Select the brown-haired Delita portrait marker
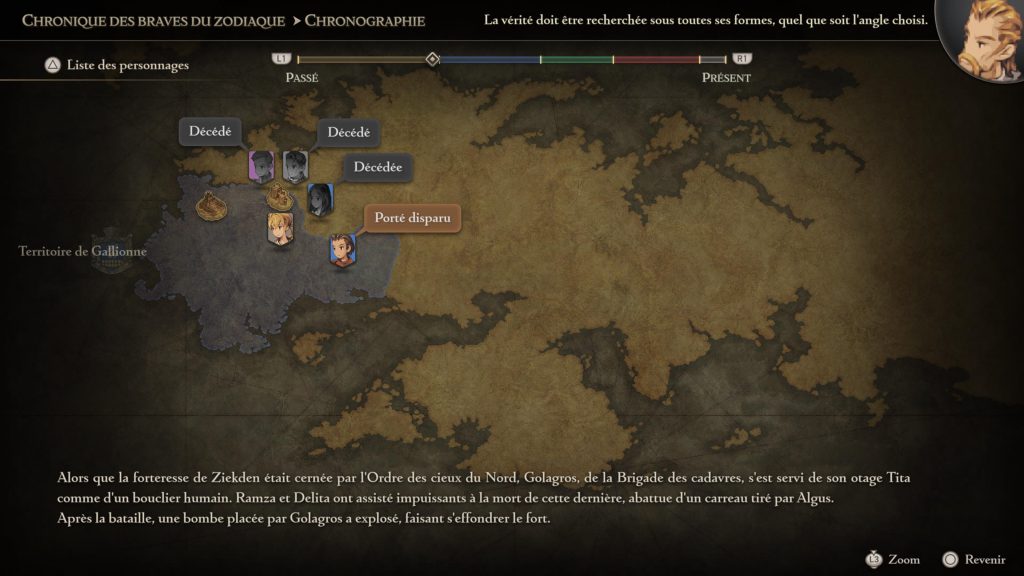The width and height of the screenshot is (1024, 576). point(343,249)
